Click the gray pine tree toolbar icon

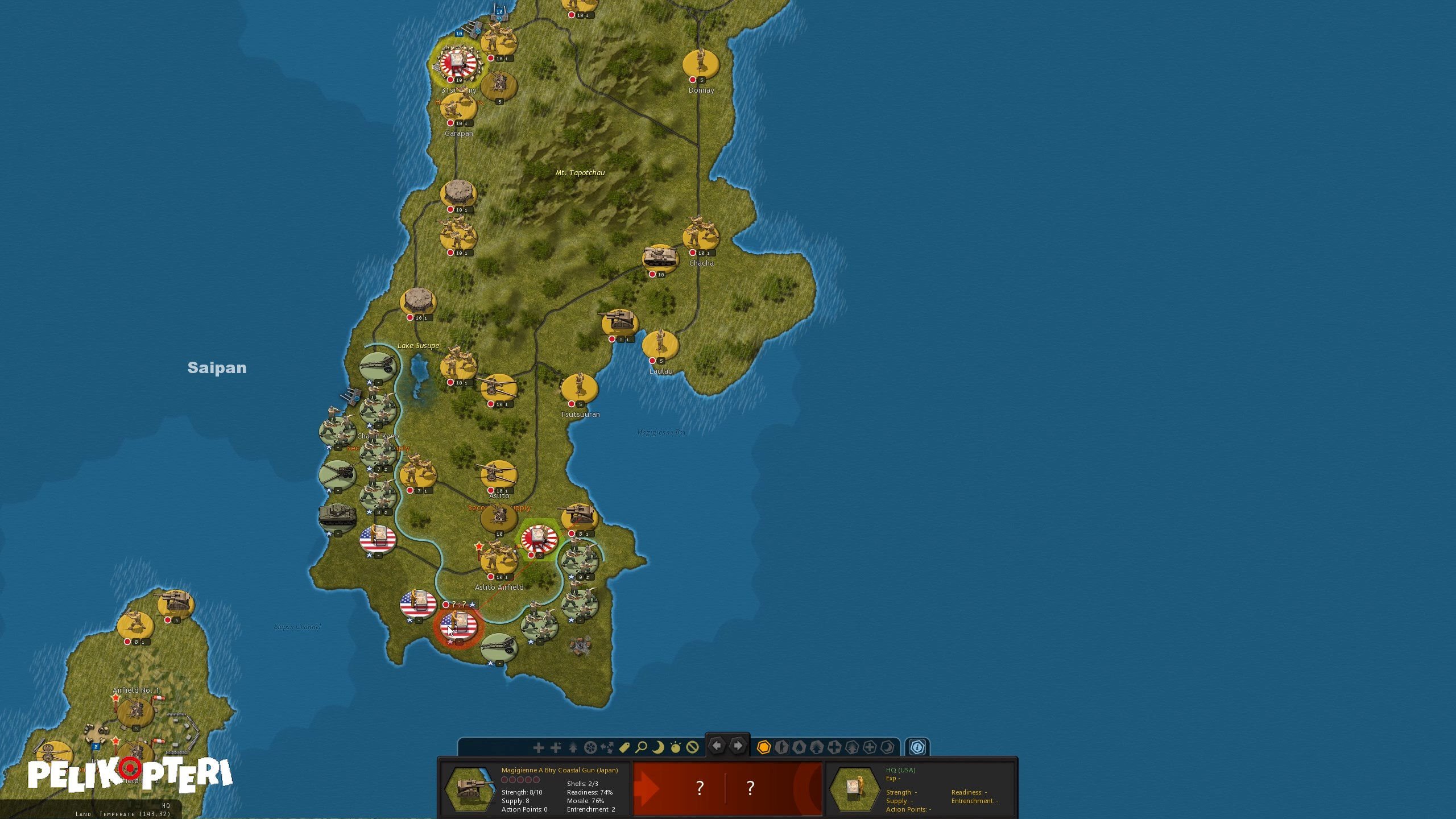(573, 747)
